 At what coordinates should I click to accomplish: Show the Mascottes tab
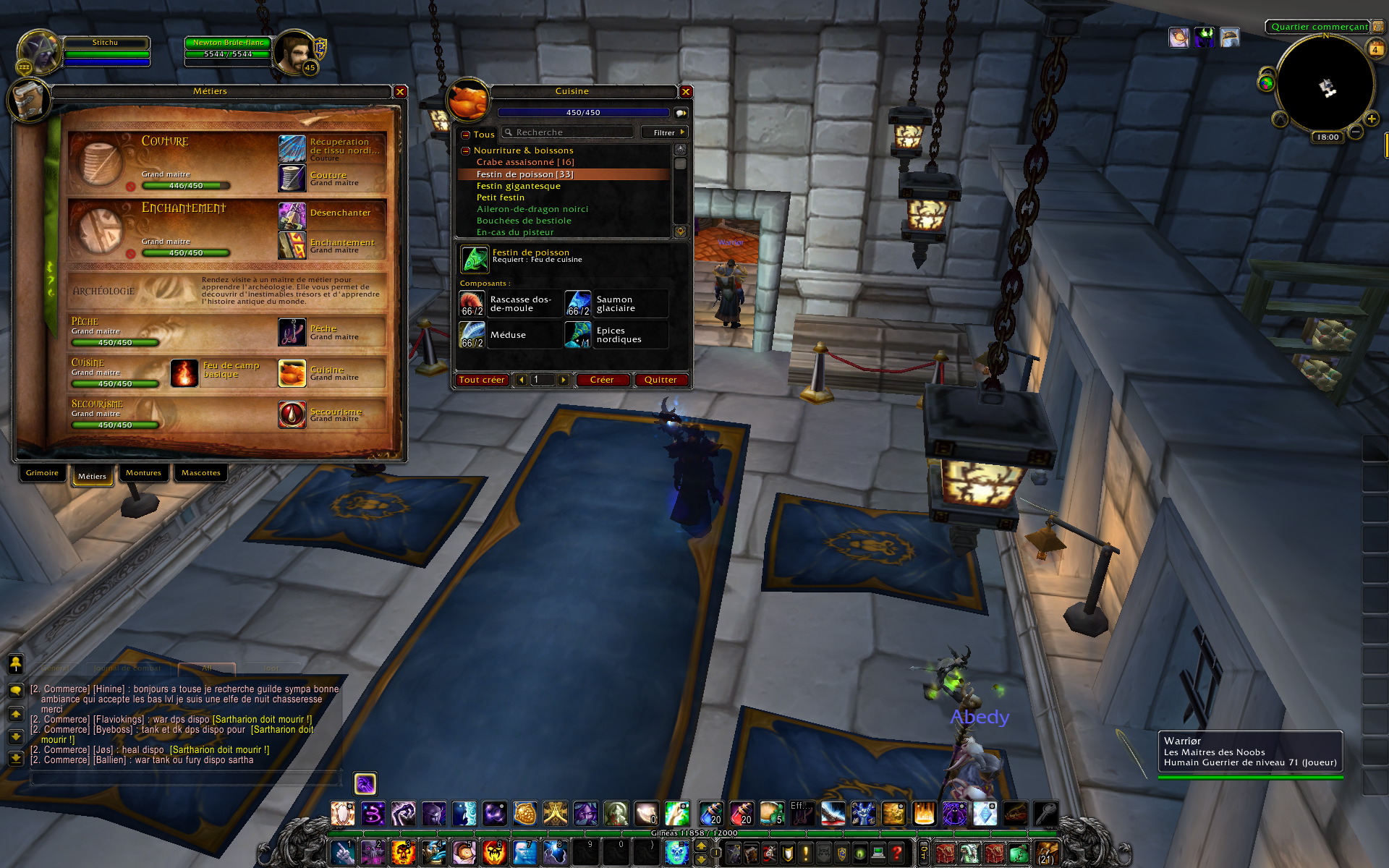click(x=200, y=473)
